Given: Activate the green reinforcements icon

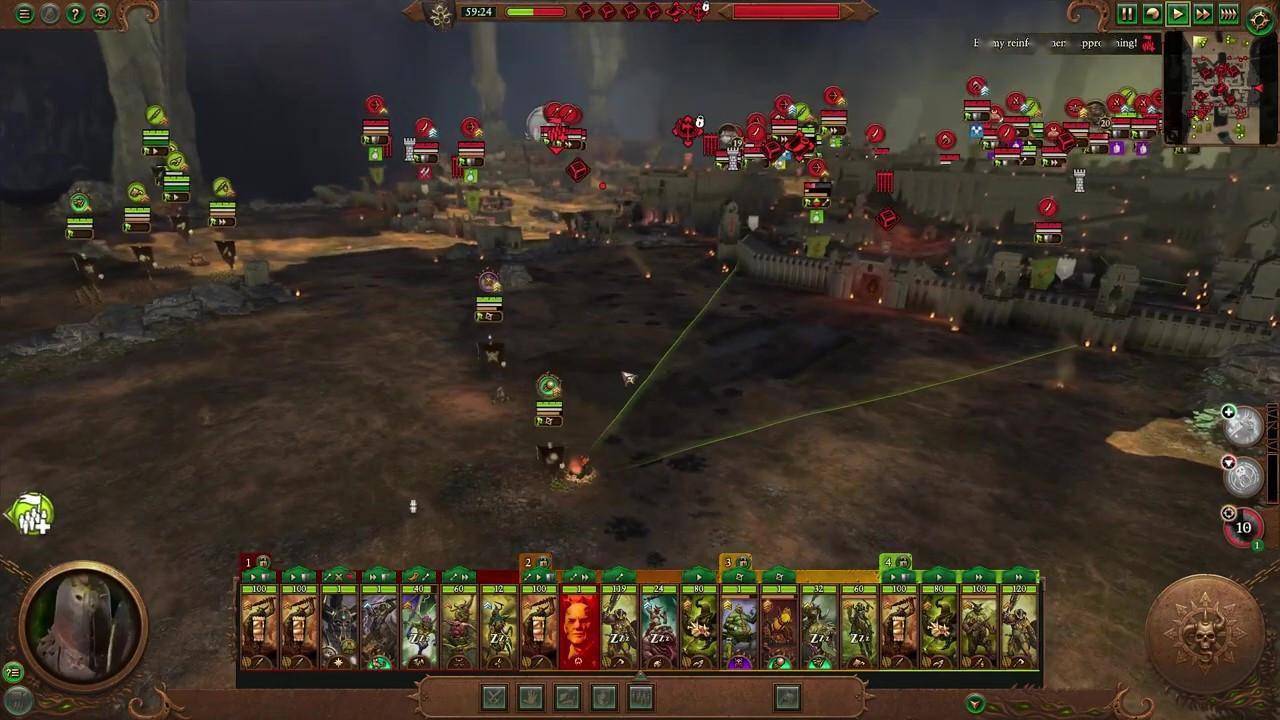Looking at the screenshot, I should (x=30, y=514).
